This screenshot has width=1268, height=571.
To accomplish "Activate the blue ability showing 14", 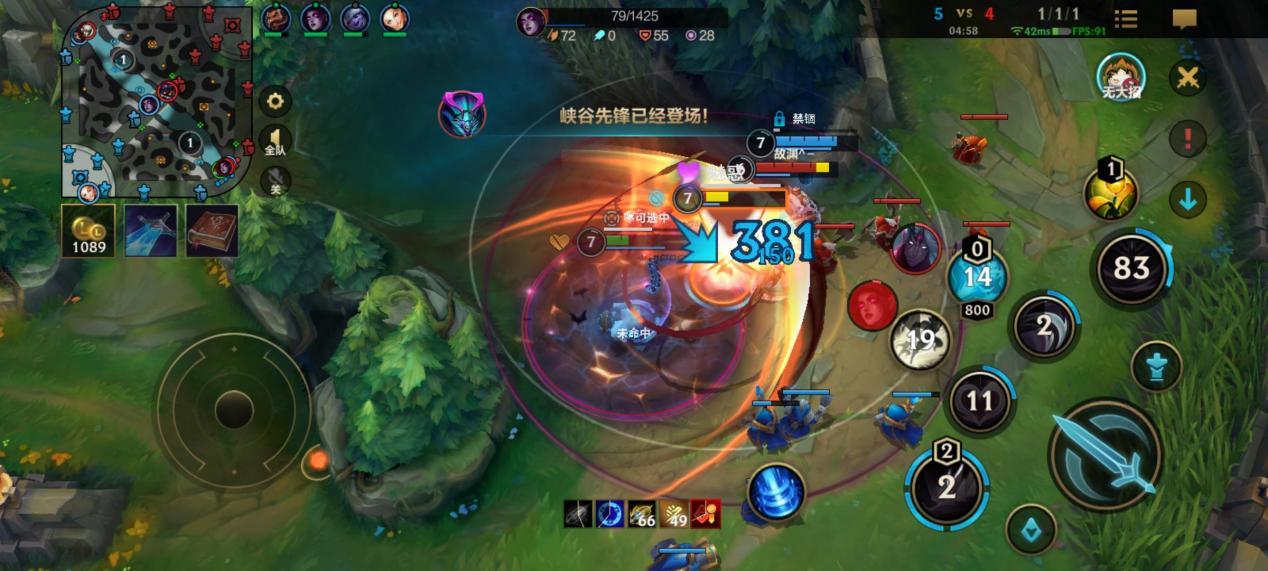I will pyautogui.click(x=977, y=276).
